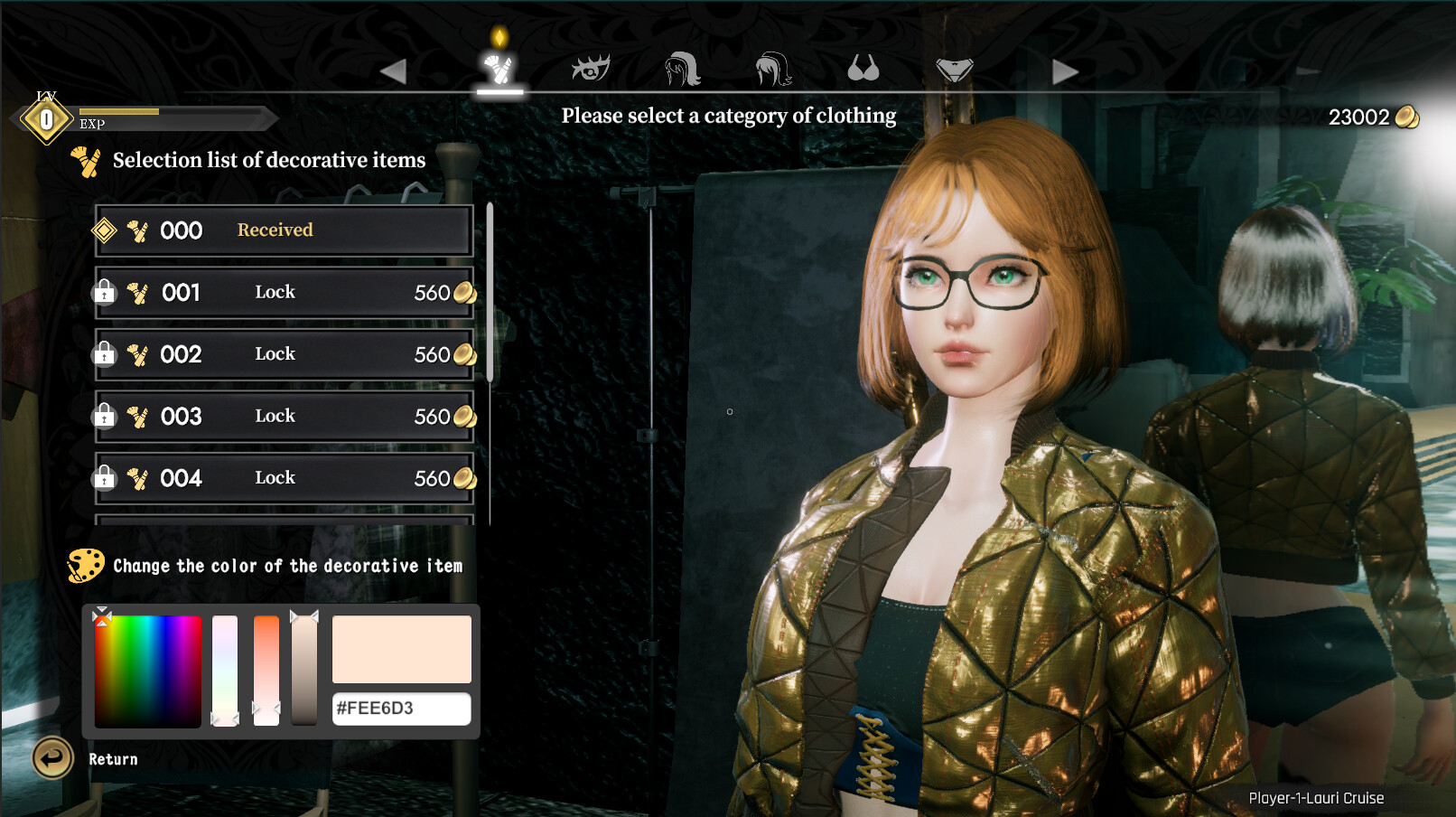
Task: Click the Return back button
Action: coord(53,758)
